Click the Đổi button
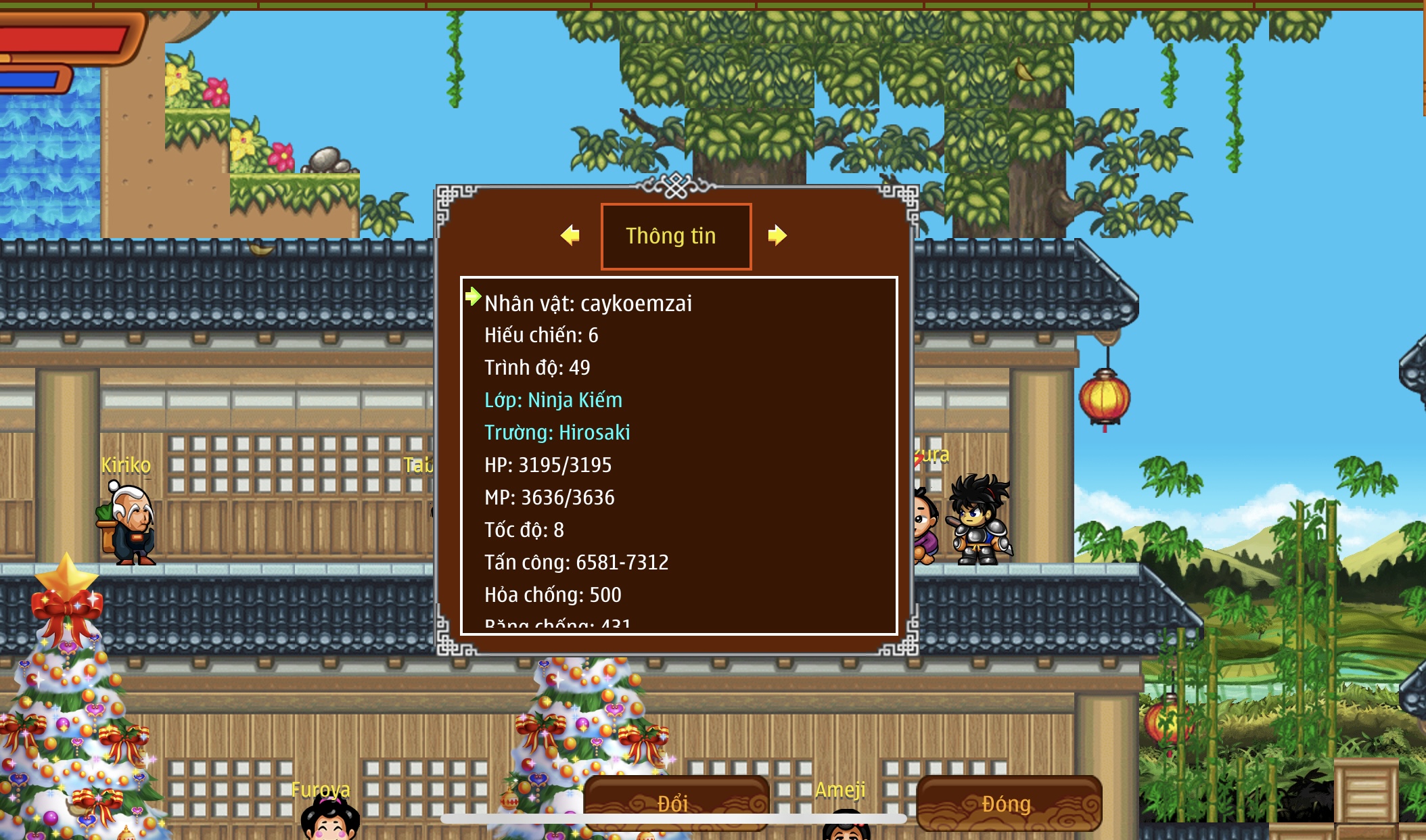This screenshot has width=1426, height=840. pos(675,803)
